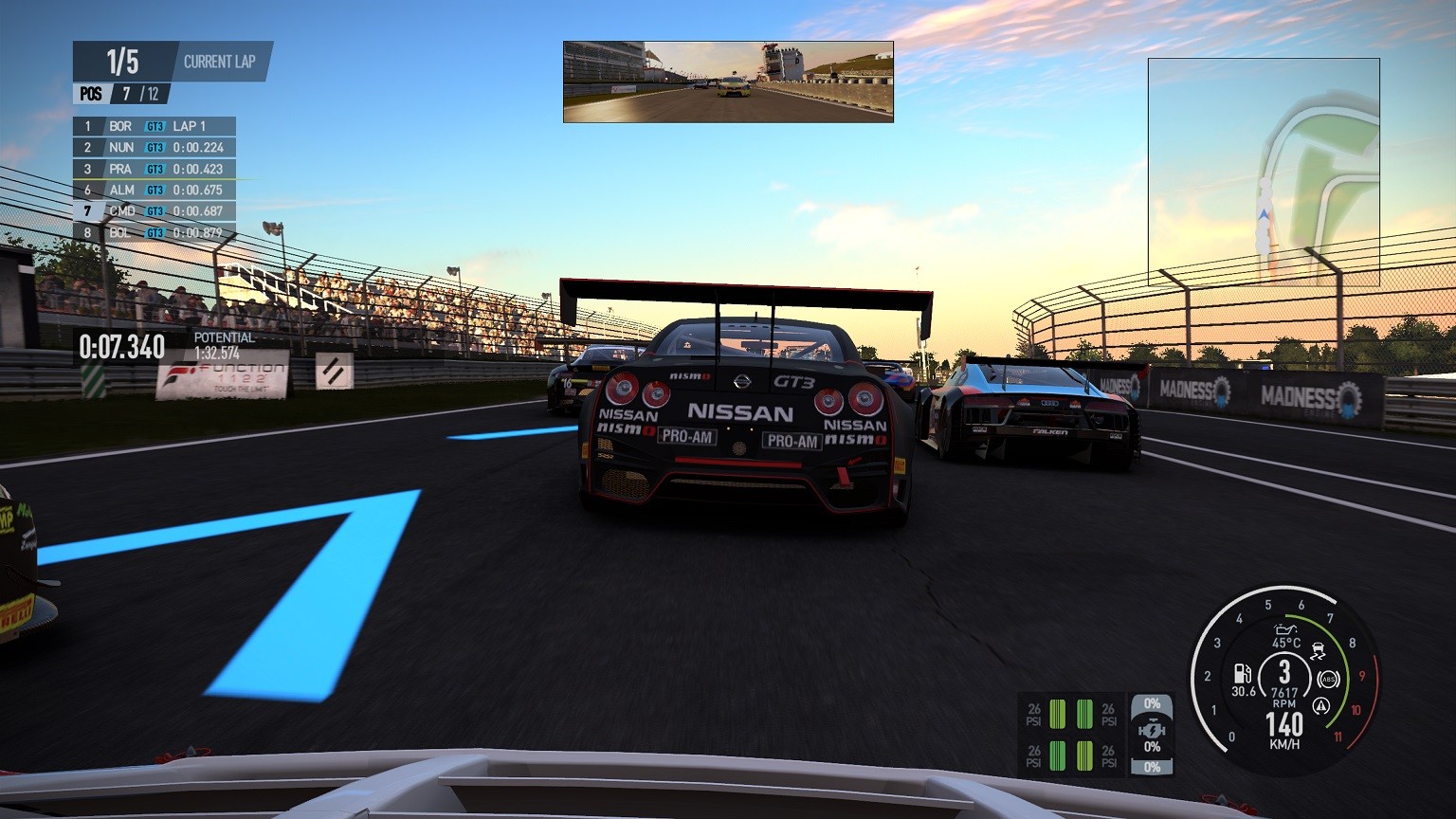The height and width of the screenshot is (819, 1456).
Task: Click the traction control skid icon
Action: (1318, 652)
